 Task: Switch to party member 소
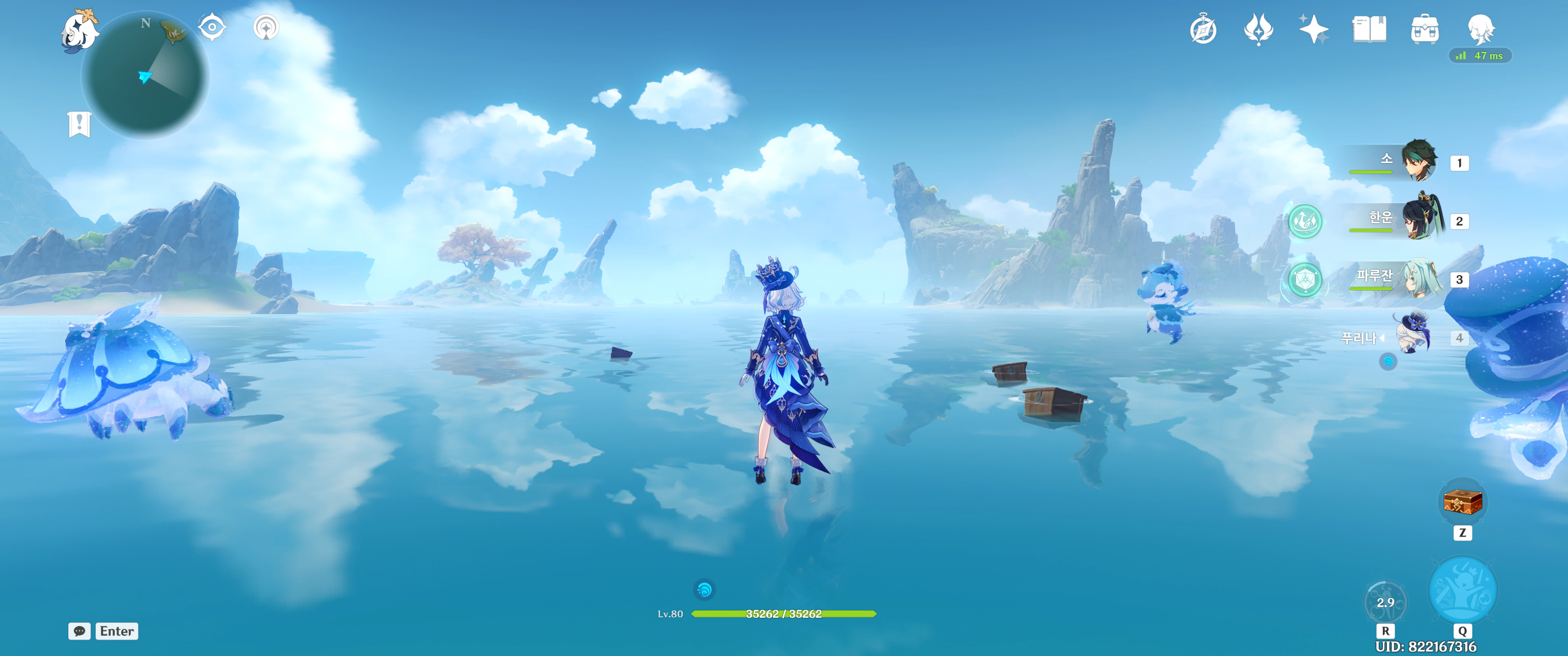pyautogui.click(x=1419, y=161)
